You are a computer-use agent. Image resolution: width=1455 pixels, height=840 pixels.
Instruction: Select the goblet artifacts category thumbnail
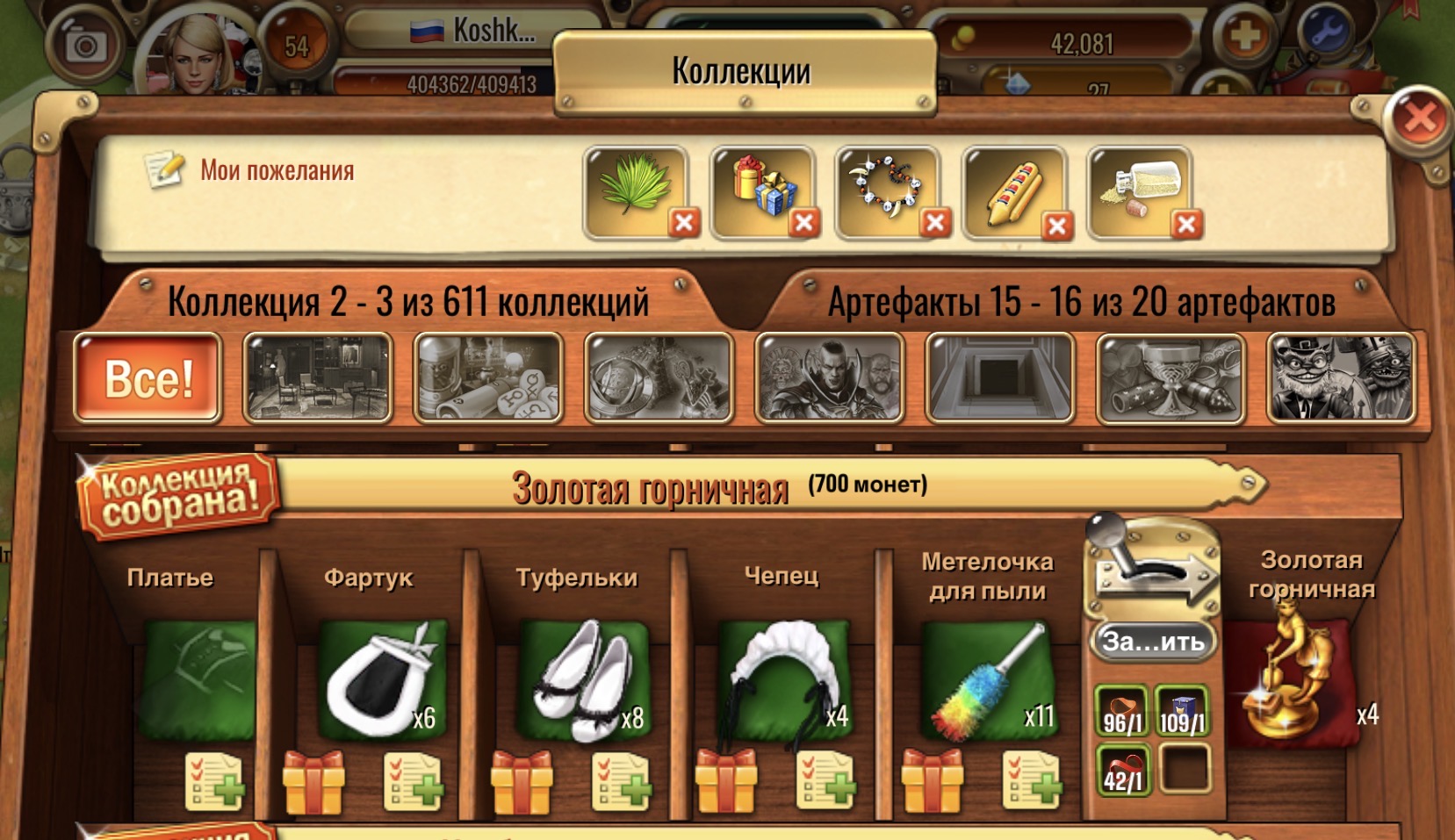[1170, 378]
